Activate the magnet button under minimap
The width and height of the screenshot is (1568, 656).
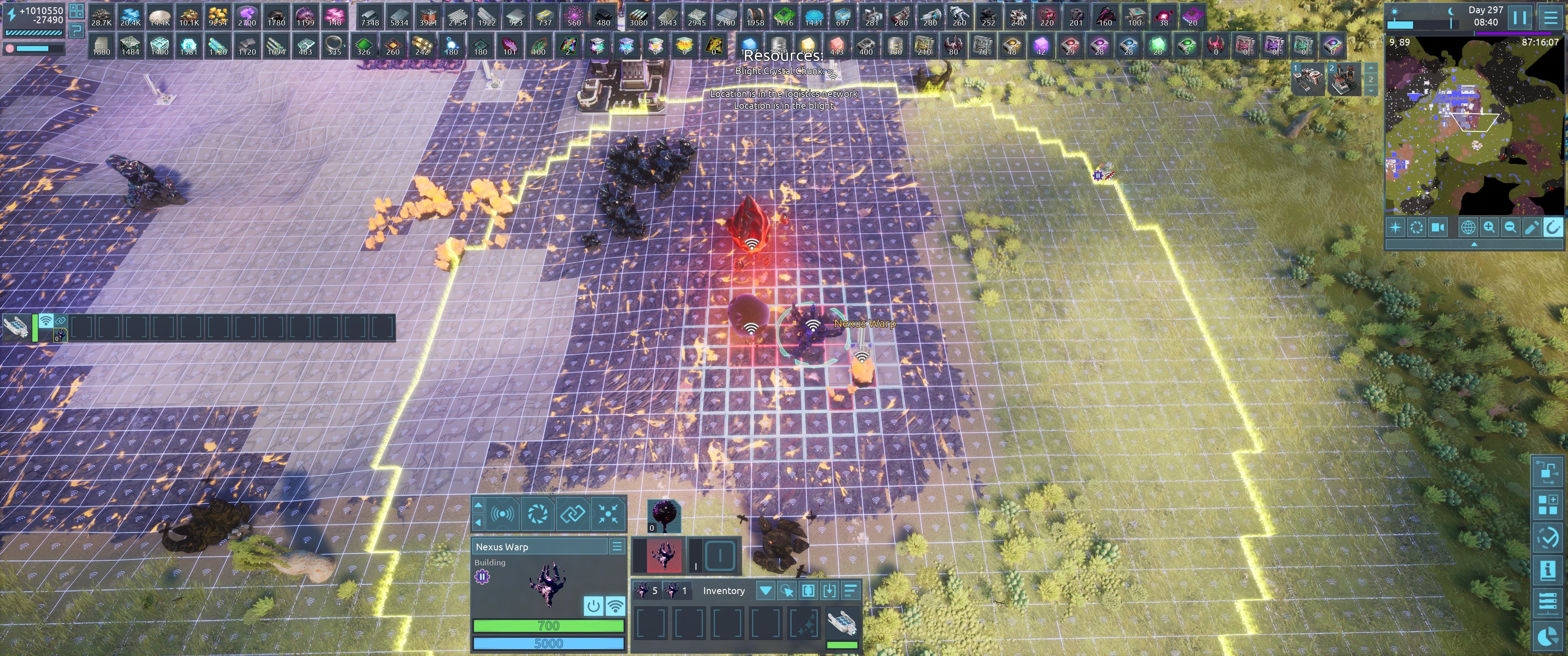pos(1553,228)
